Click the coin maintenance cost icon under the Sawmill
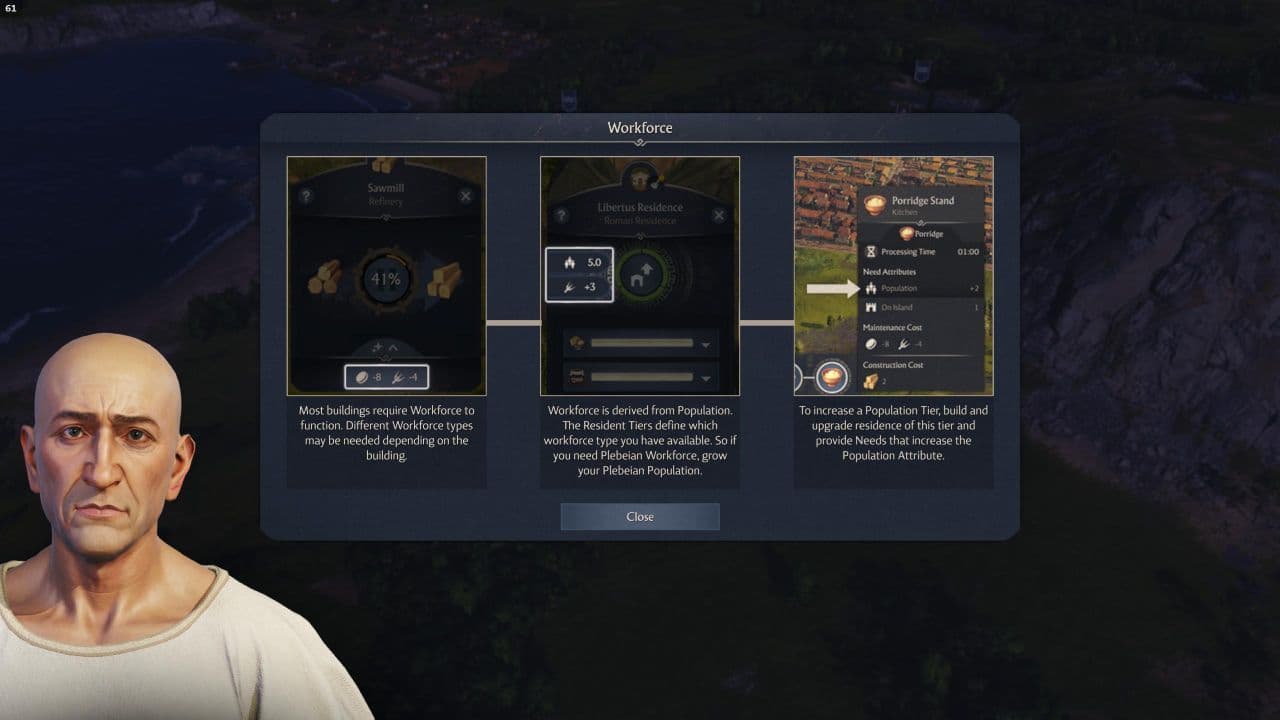Image resolution: width=1280 pixels, height=720 pixels. click(x=362, y=375)
